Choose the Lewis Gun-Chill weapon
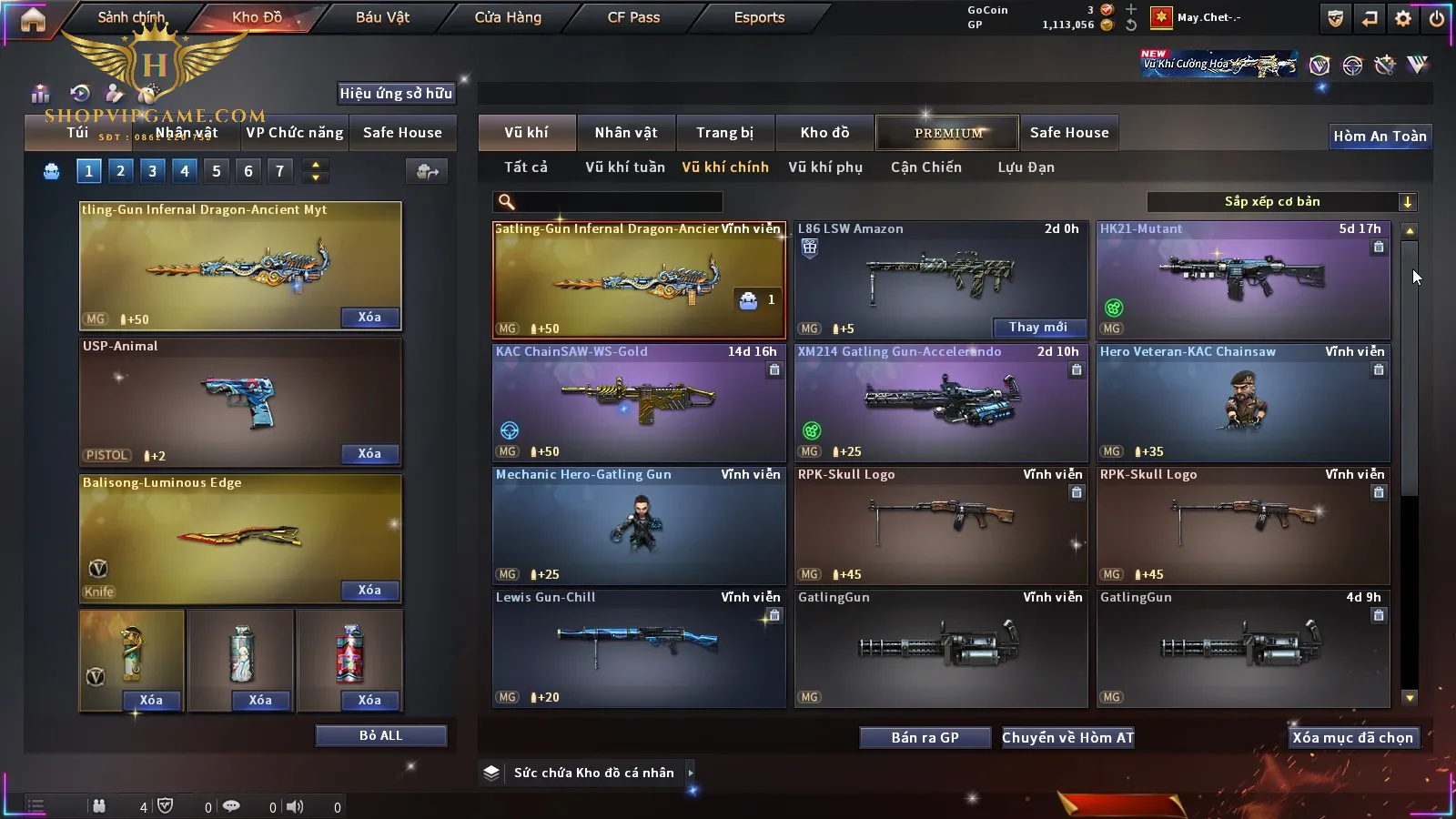This screenshot has width=1456, height=819. click(x=639, y=648)
